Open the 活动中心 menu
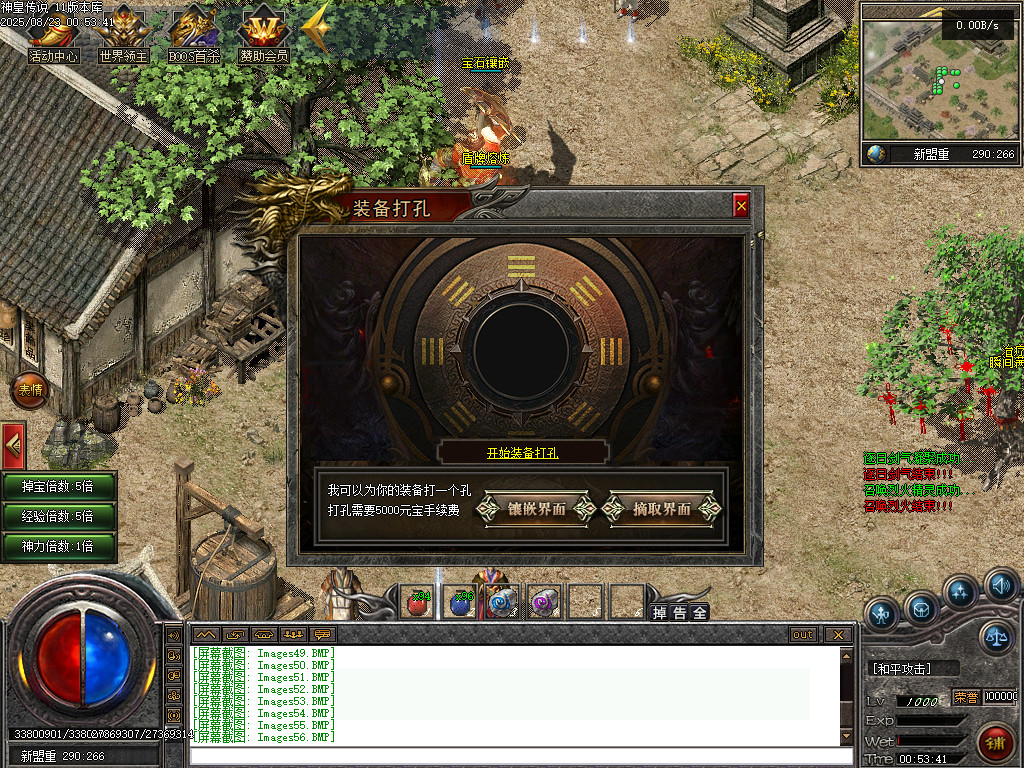Screen dimensions: 1024x768 click(x=54, y=35)
